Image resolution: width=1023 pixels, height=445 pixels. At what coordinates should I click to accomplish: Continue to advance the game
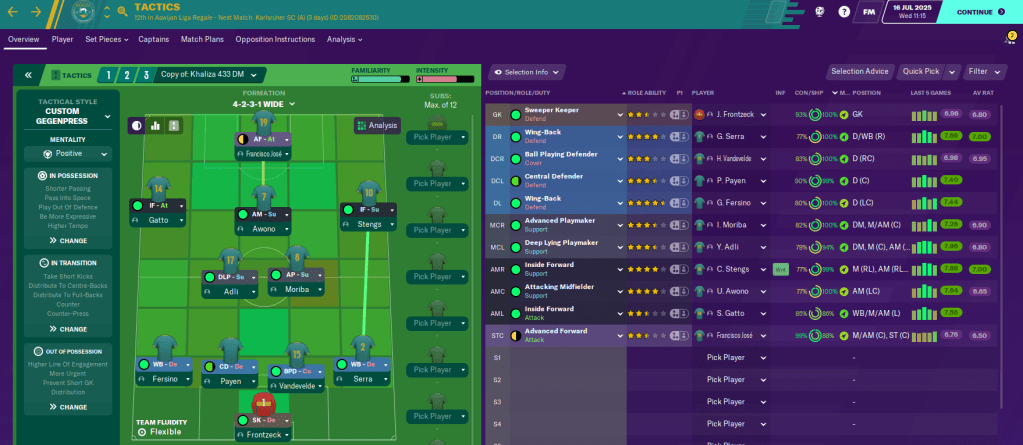[980, 12]
